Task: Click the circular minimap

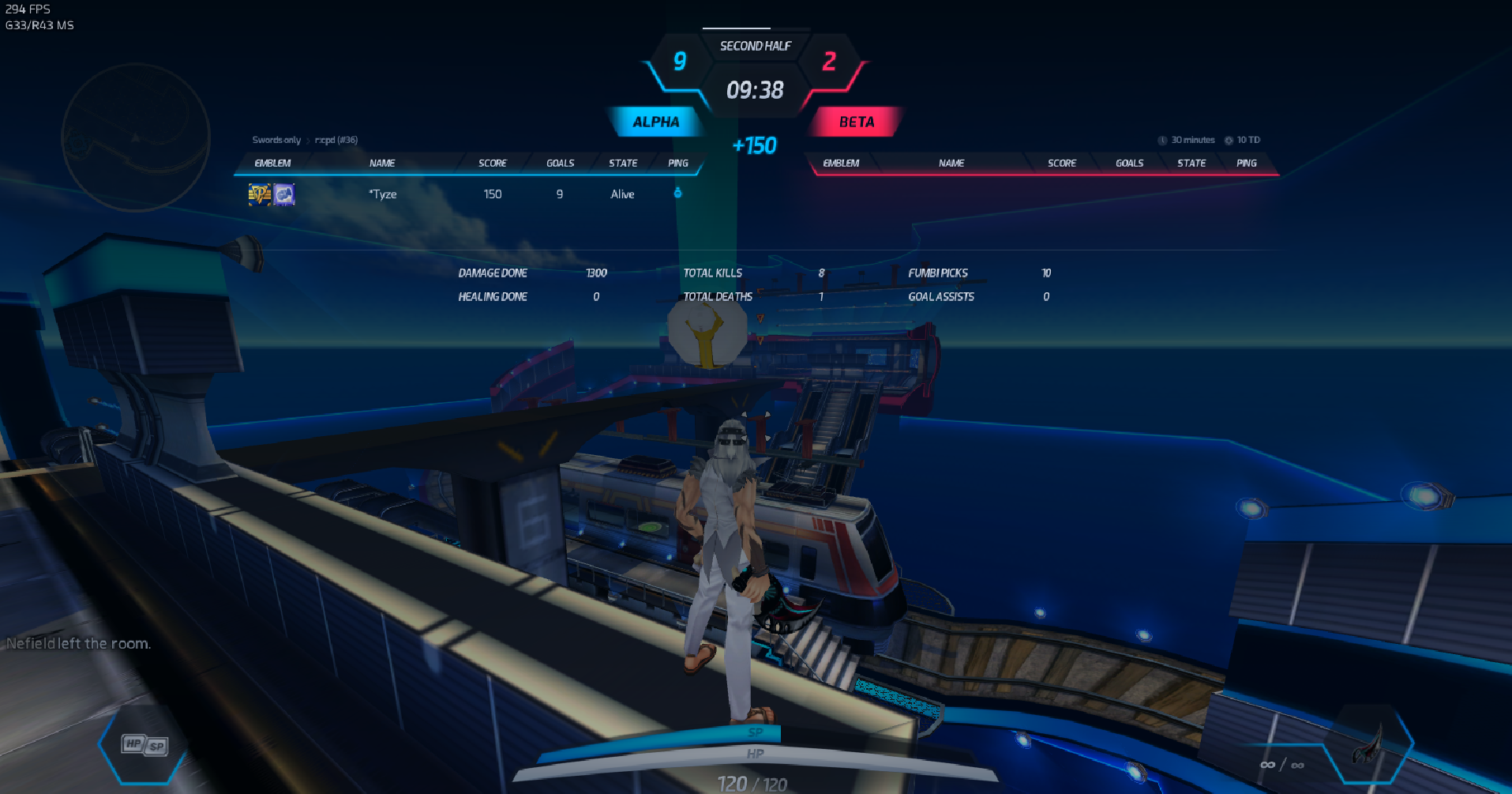Action: pyautogui.click(x=136, y=137)
